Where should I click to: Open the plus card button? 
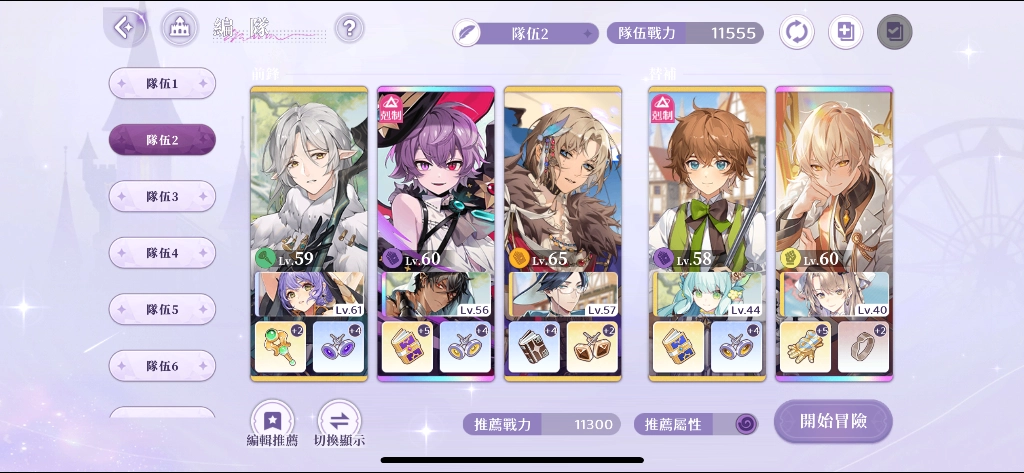845,32
